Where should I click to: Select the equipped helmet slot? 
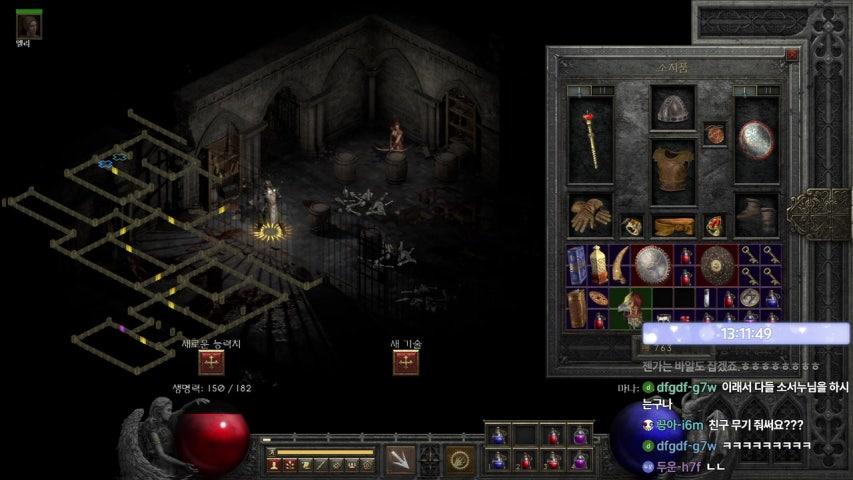672,110
